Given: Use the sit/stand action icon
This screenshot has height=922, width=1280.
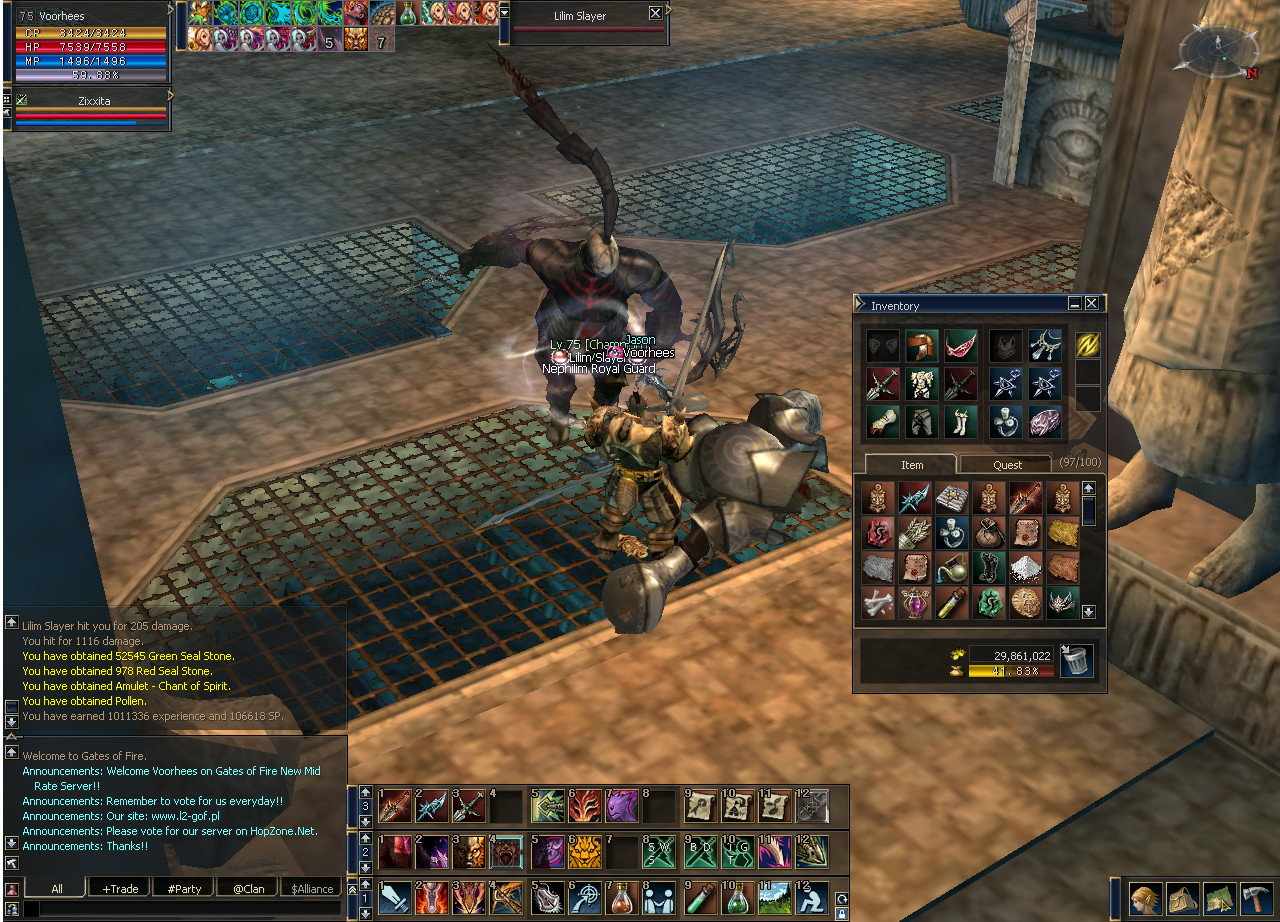Looking at the screenshot, I should [811, 897].
